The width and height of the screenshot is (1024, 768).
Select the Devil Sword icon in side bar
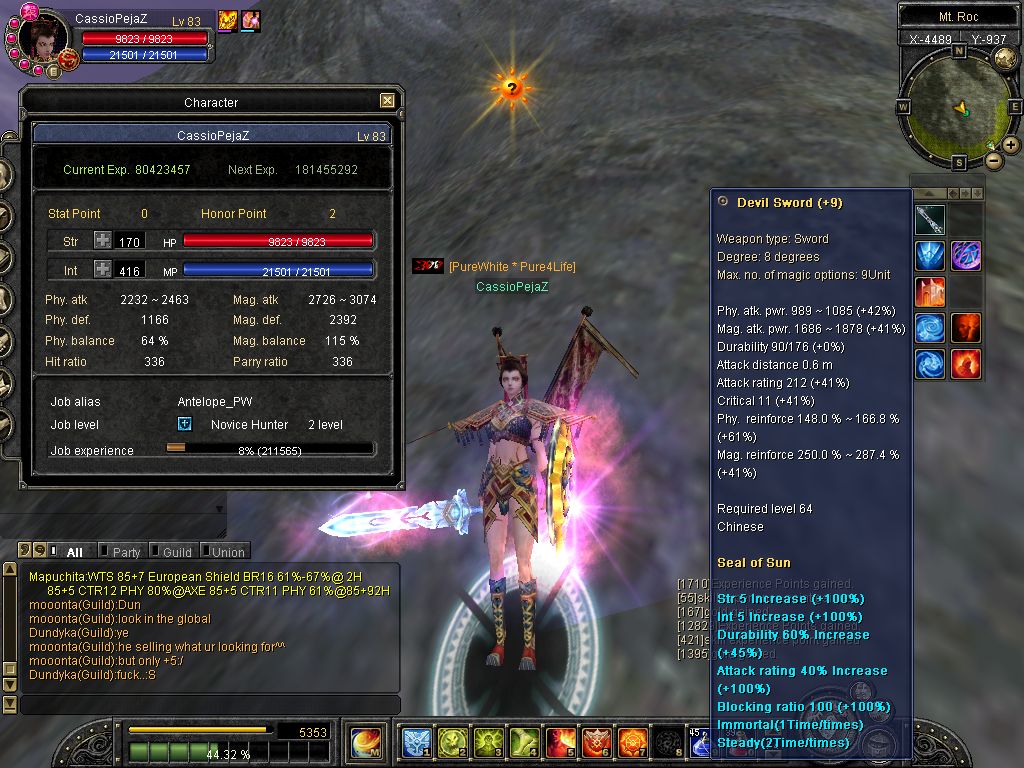pos(930,220)
